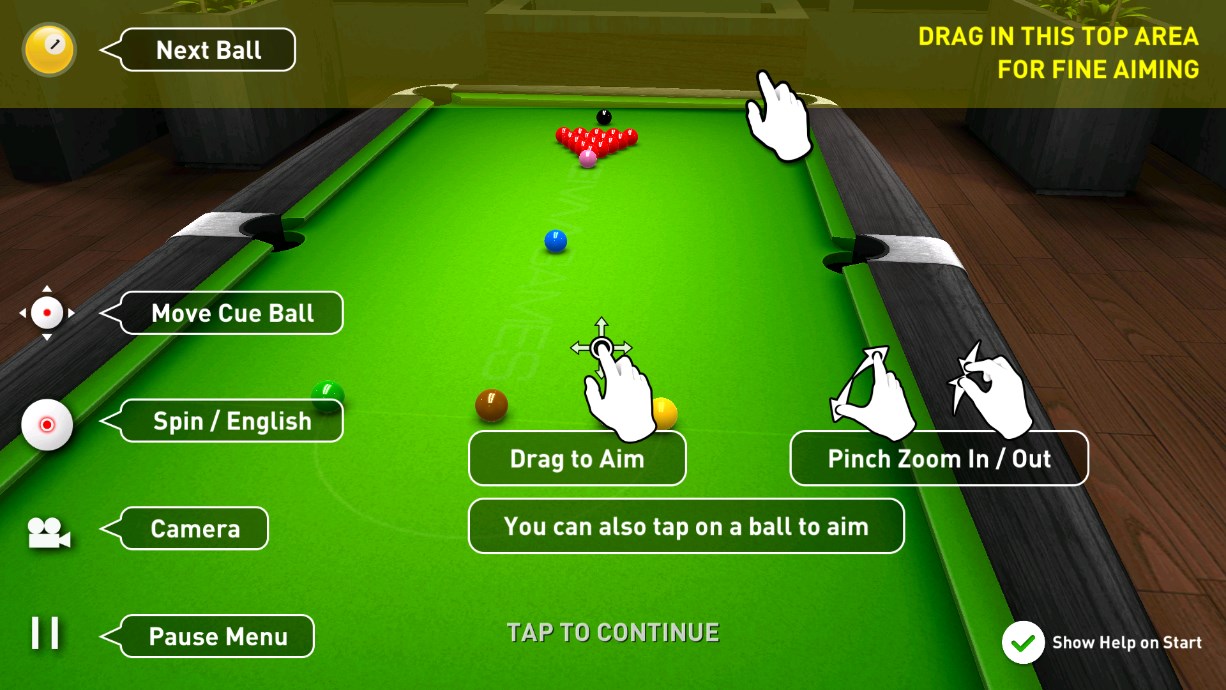Switch view with the Camera icon
The width and height of the screenshot is (1226, 690).
pos(48,531)
